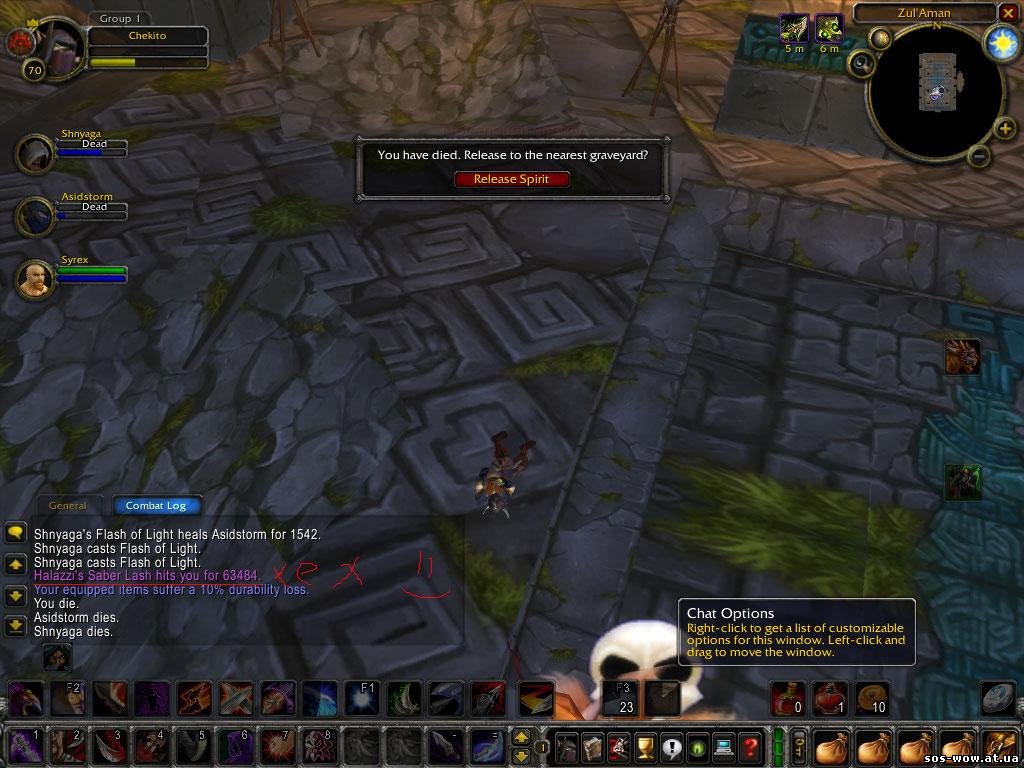Open the main menu computer icon

point(723,747)
